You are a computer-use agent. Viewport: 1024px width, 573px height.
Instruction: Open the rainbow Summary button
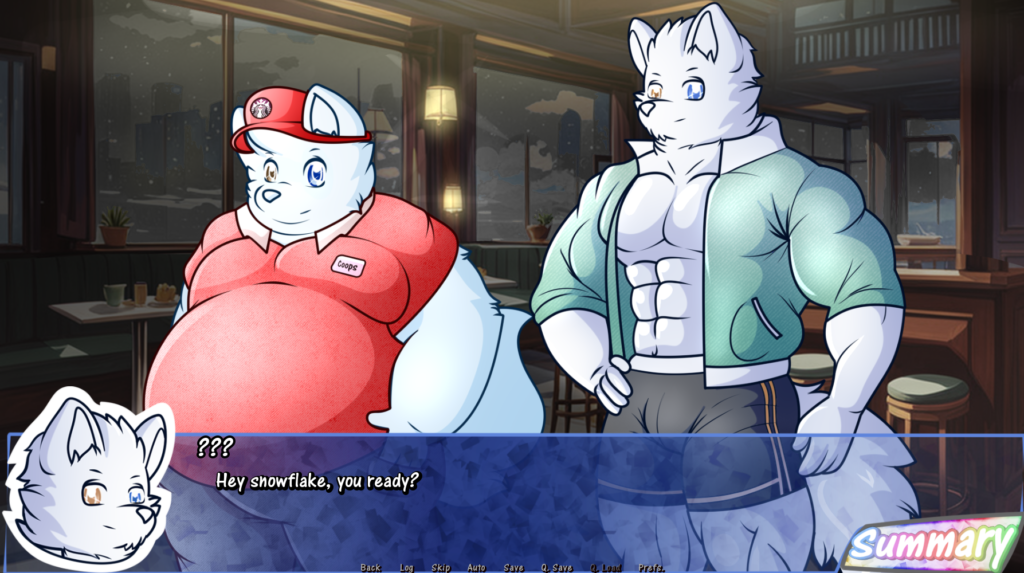pyautogui.click(x=931, y=544)
